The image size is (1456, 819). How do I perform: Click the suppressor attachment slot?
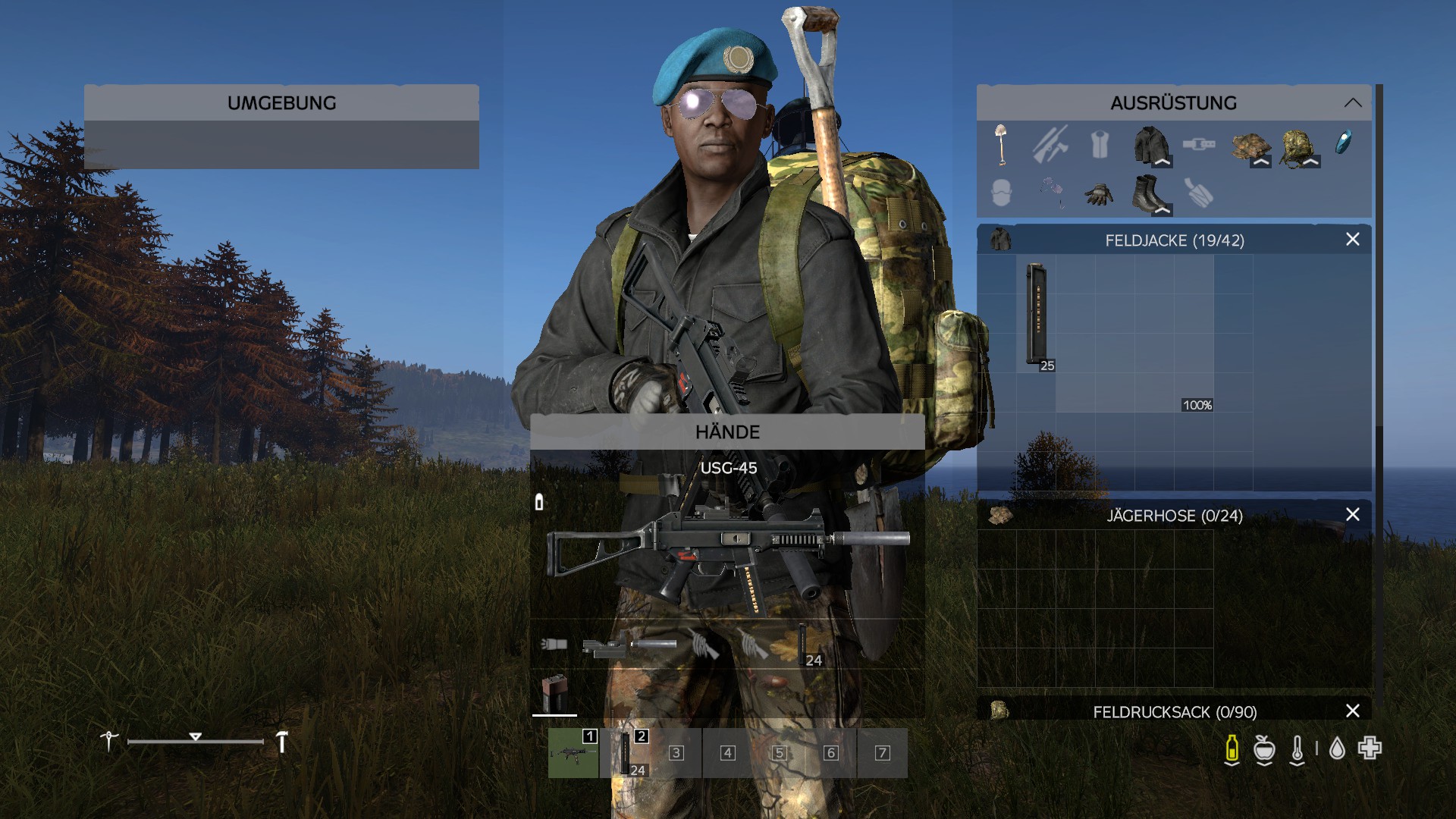pyautogui.click(x=652, y=645)
